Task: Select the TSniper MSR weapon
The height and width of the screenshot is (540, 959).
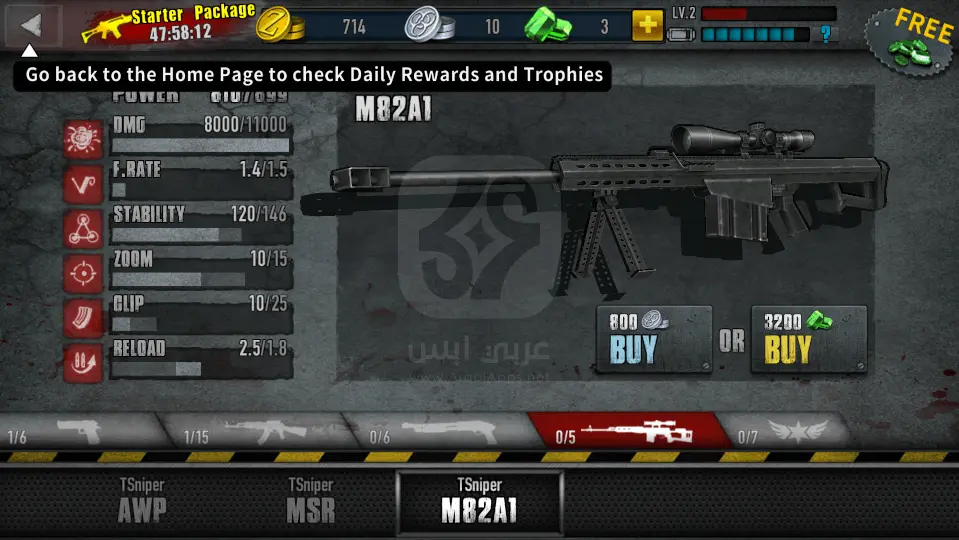Action: point(310,500)
